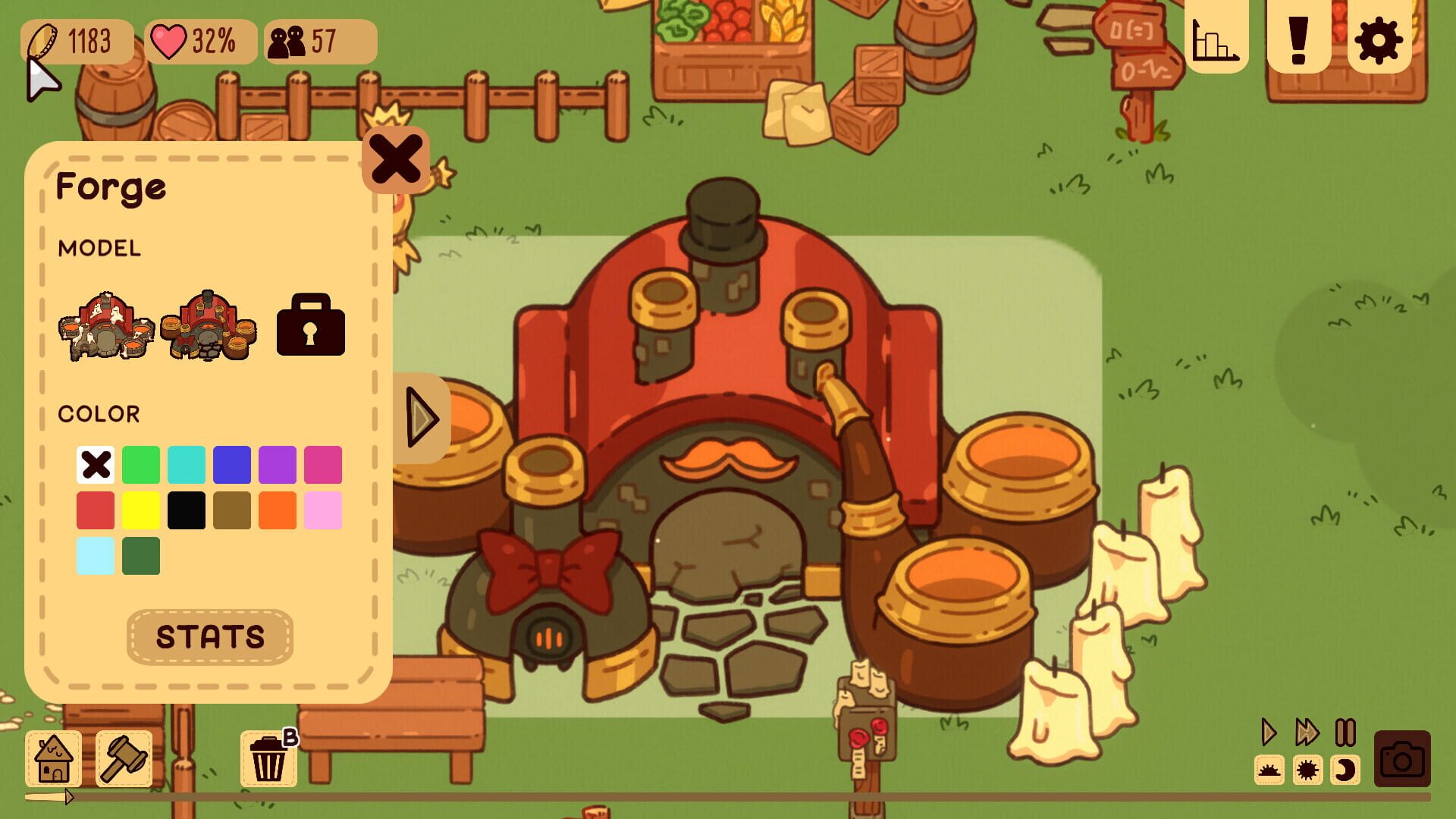Open the statistics graph panel
Image resolution: width=1456 pixels, height=819 pixels.
coord(1216,39)
